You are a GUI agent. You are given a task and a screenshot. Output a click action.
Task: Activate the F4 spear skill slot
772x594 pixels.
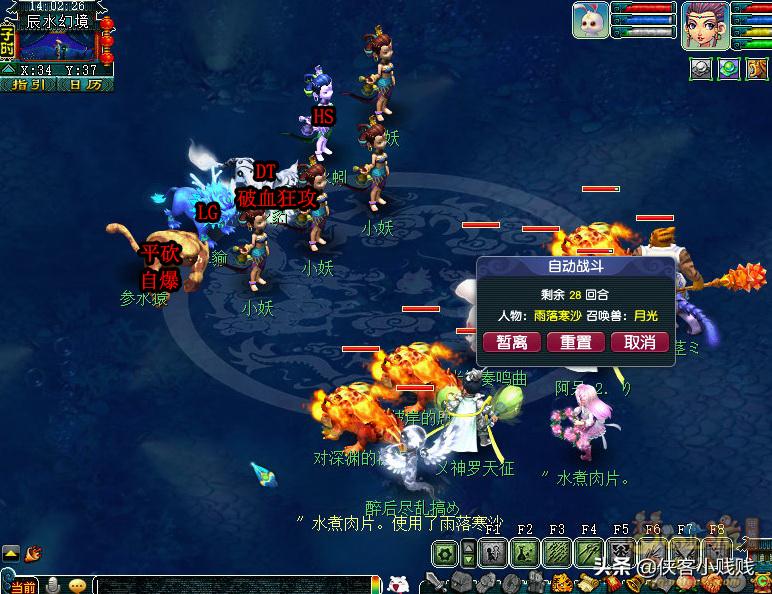tap(589, 552)
